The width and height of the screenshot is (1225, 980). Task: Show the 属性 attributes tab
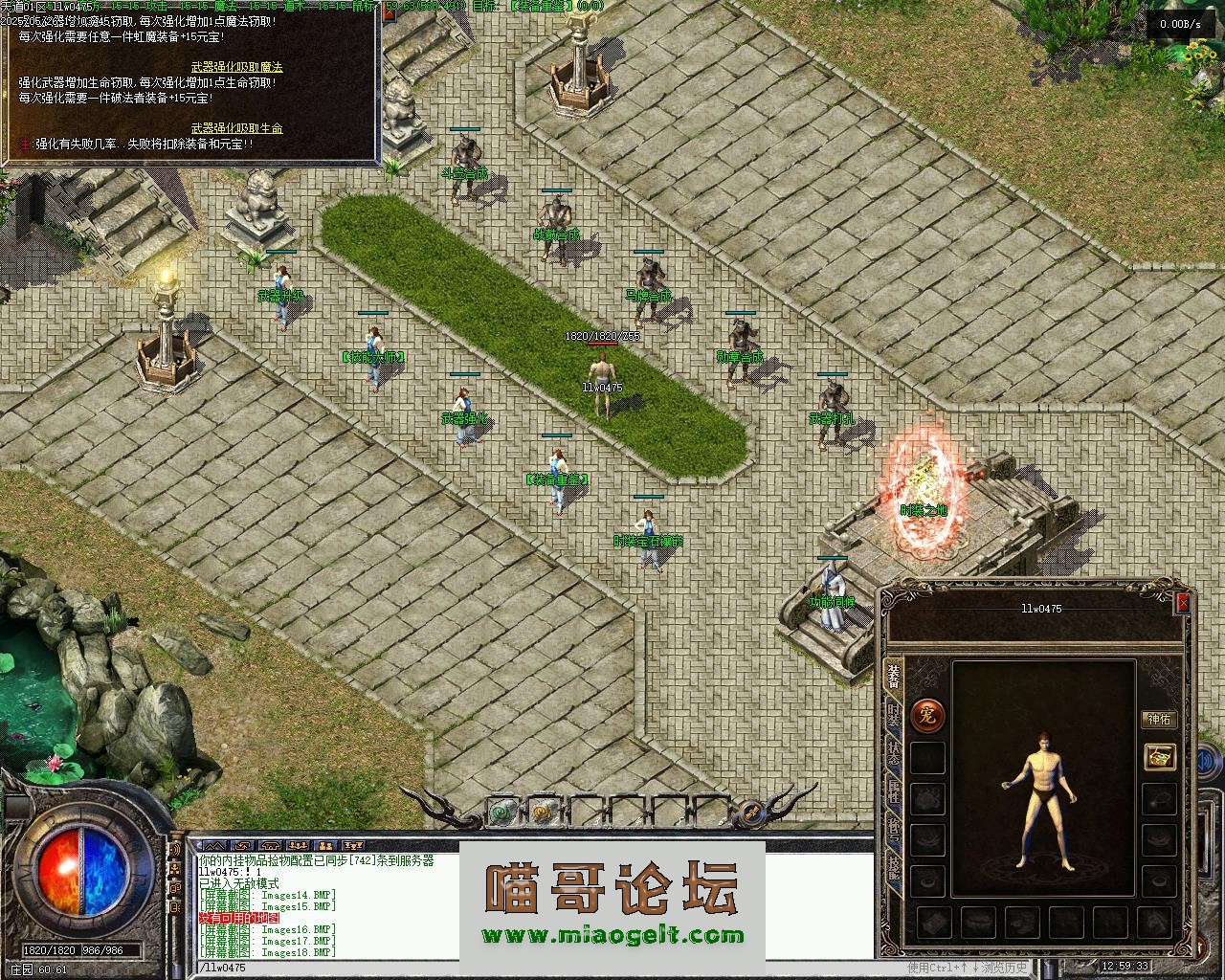893,791
